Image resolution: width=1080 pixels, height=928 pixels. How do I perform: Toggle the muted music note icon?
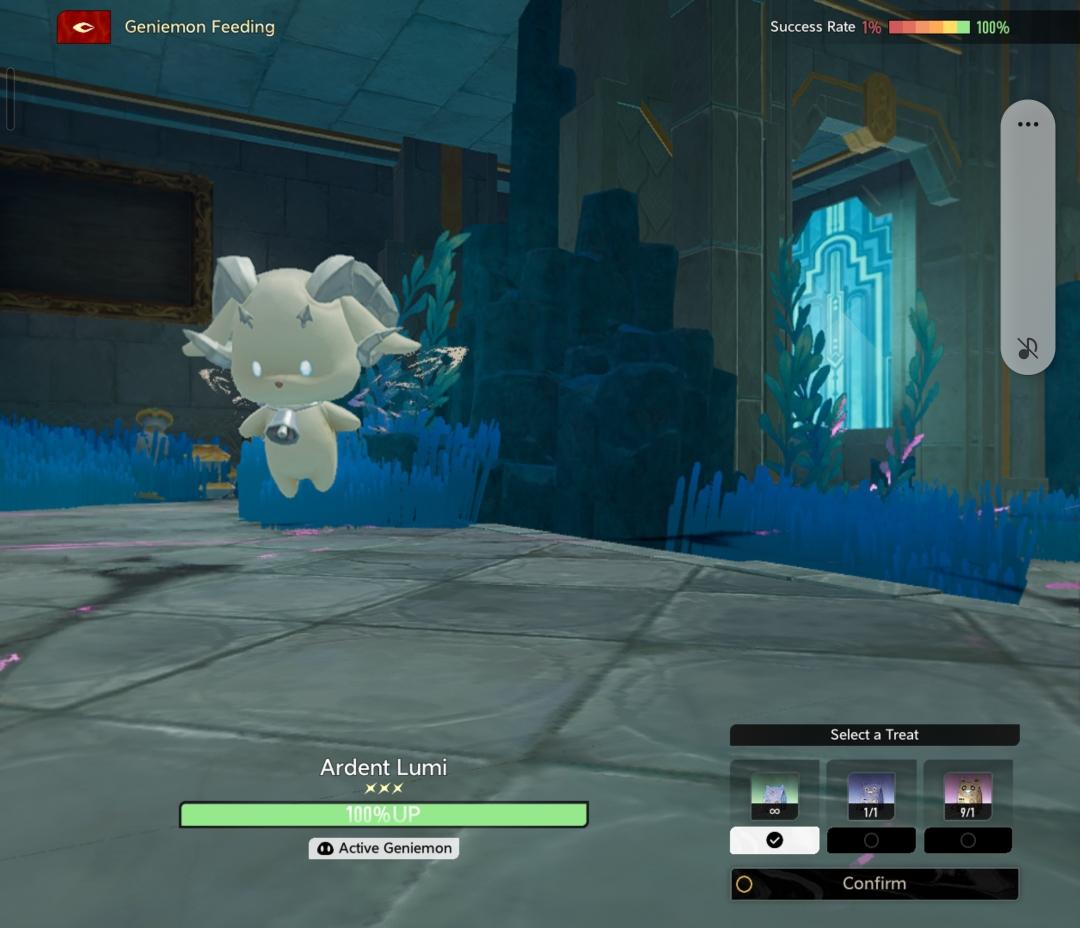pos(1027,348)
